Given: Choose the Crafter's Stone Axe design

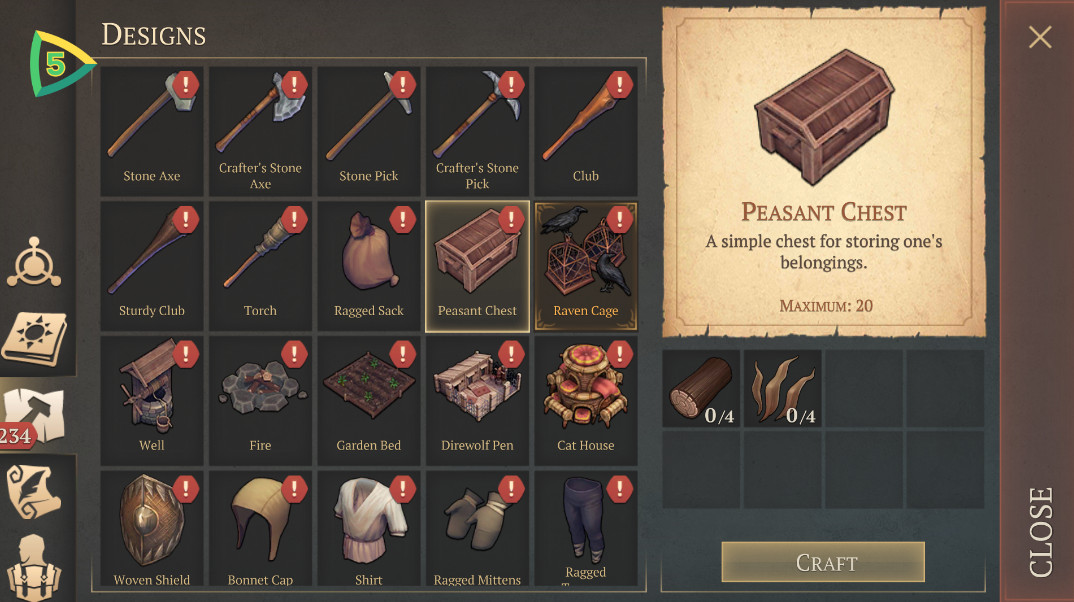Looking at the screenshot, I should pyautogui.click(x=260, y=131).
